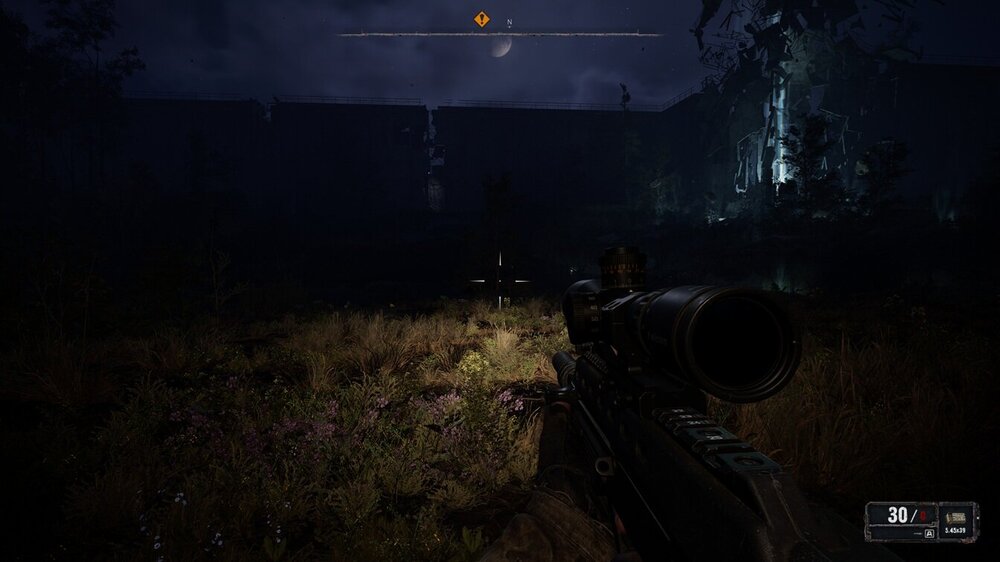Click the compass bar's North indicator

click(x=509, y=21)
